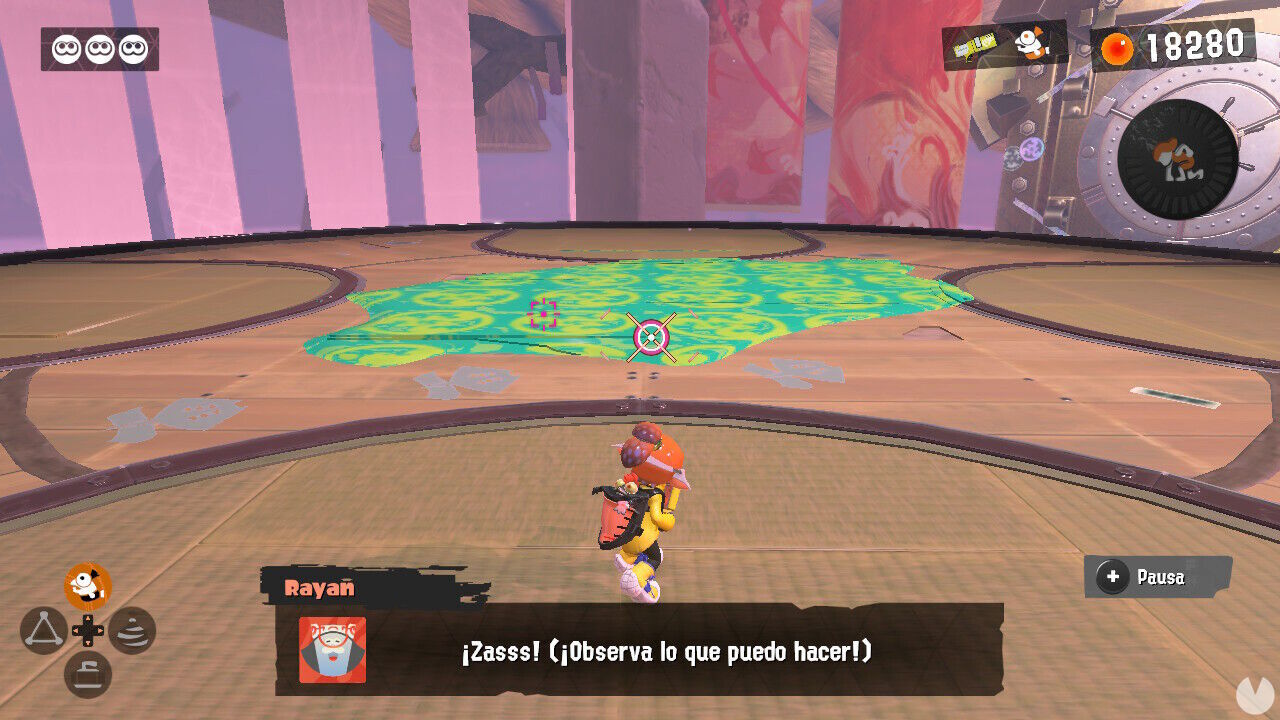Click the orange Power Egg icon beside the counter

click(1120, 44)
